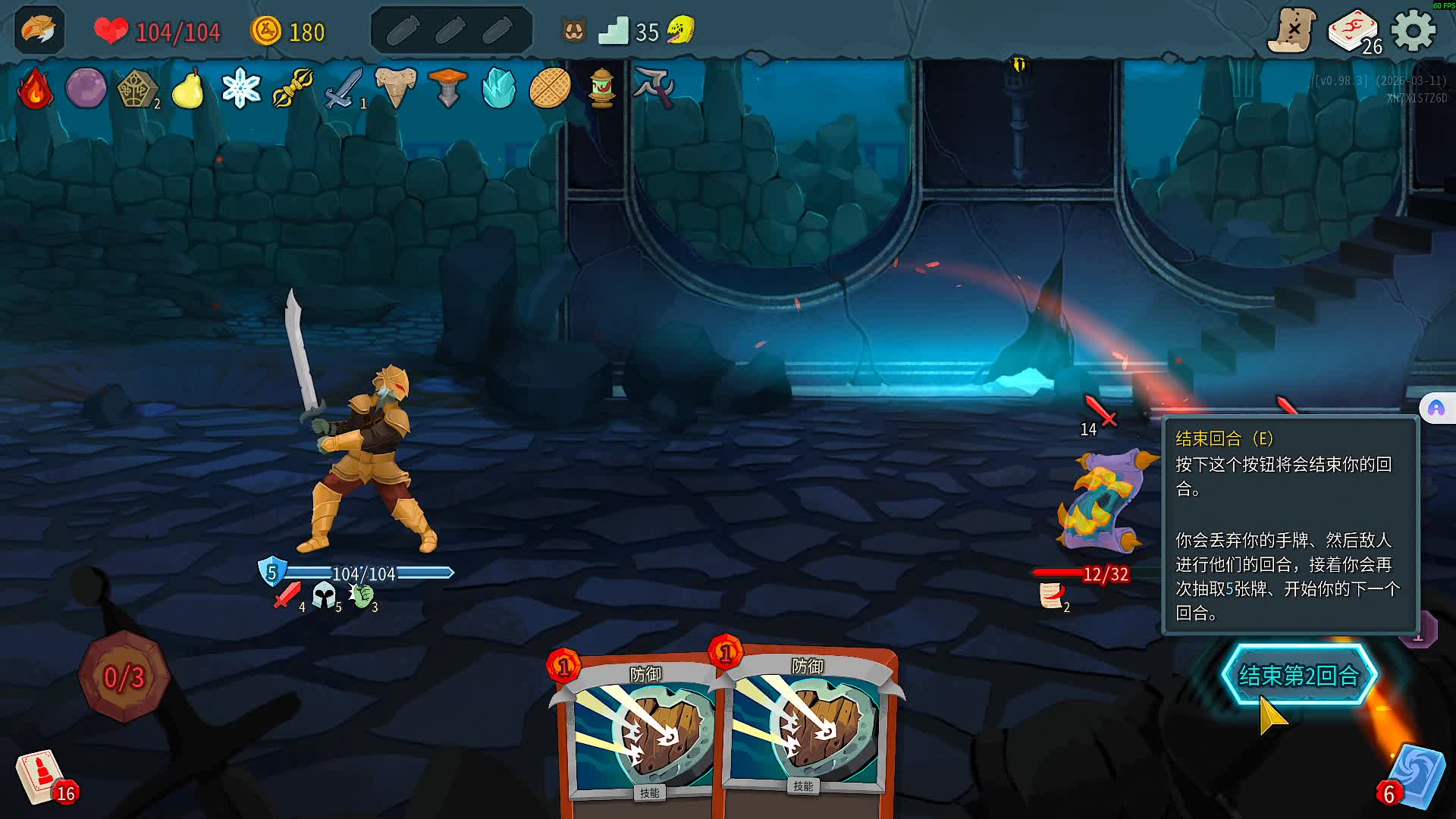Inspect the golden vajra relic
This screenshot has width=1456, height=819.
(x=293, y=89)
